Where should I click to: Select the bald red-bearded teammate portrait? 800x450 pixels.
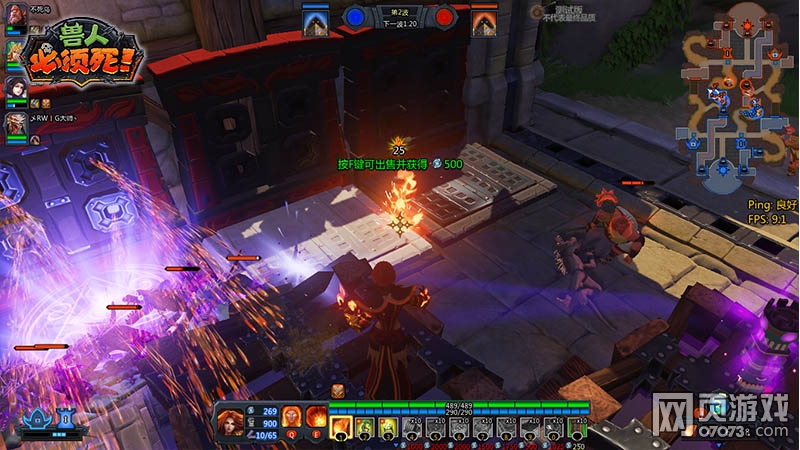click(x=15, y=20)
